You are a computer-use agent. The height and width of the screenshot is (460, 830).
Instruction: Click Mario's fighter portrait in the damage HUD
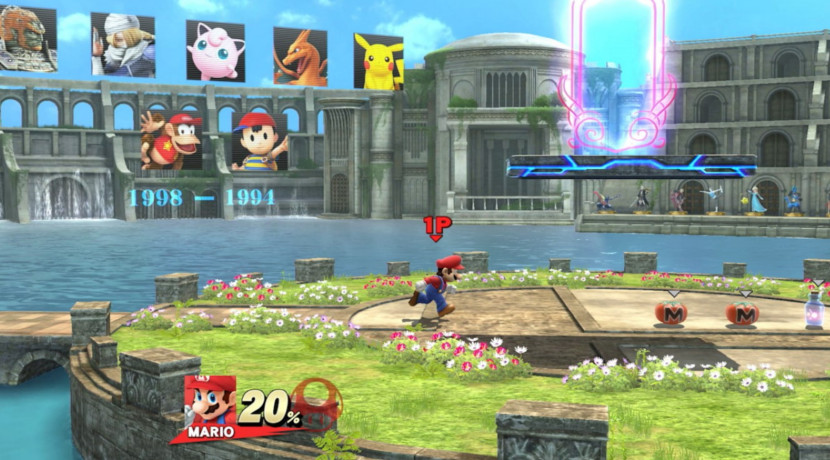click(210, 405)
